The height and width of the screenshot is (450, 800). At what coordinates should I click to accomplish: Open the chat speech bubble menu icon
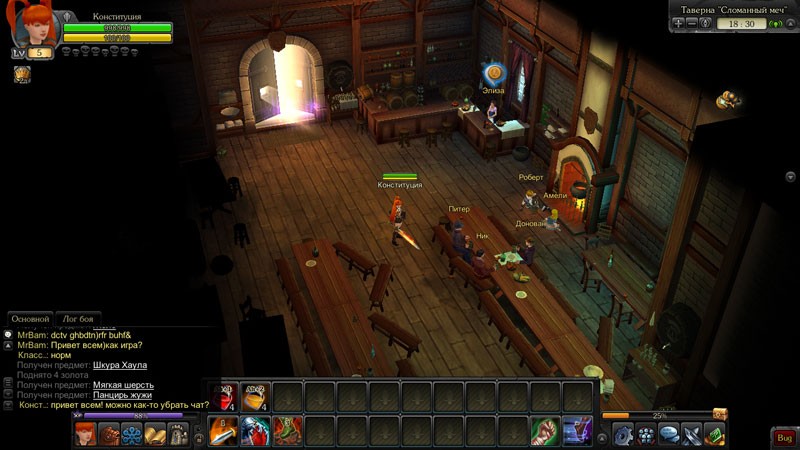[x=669, y=434]
